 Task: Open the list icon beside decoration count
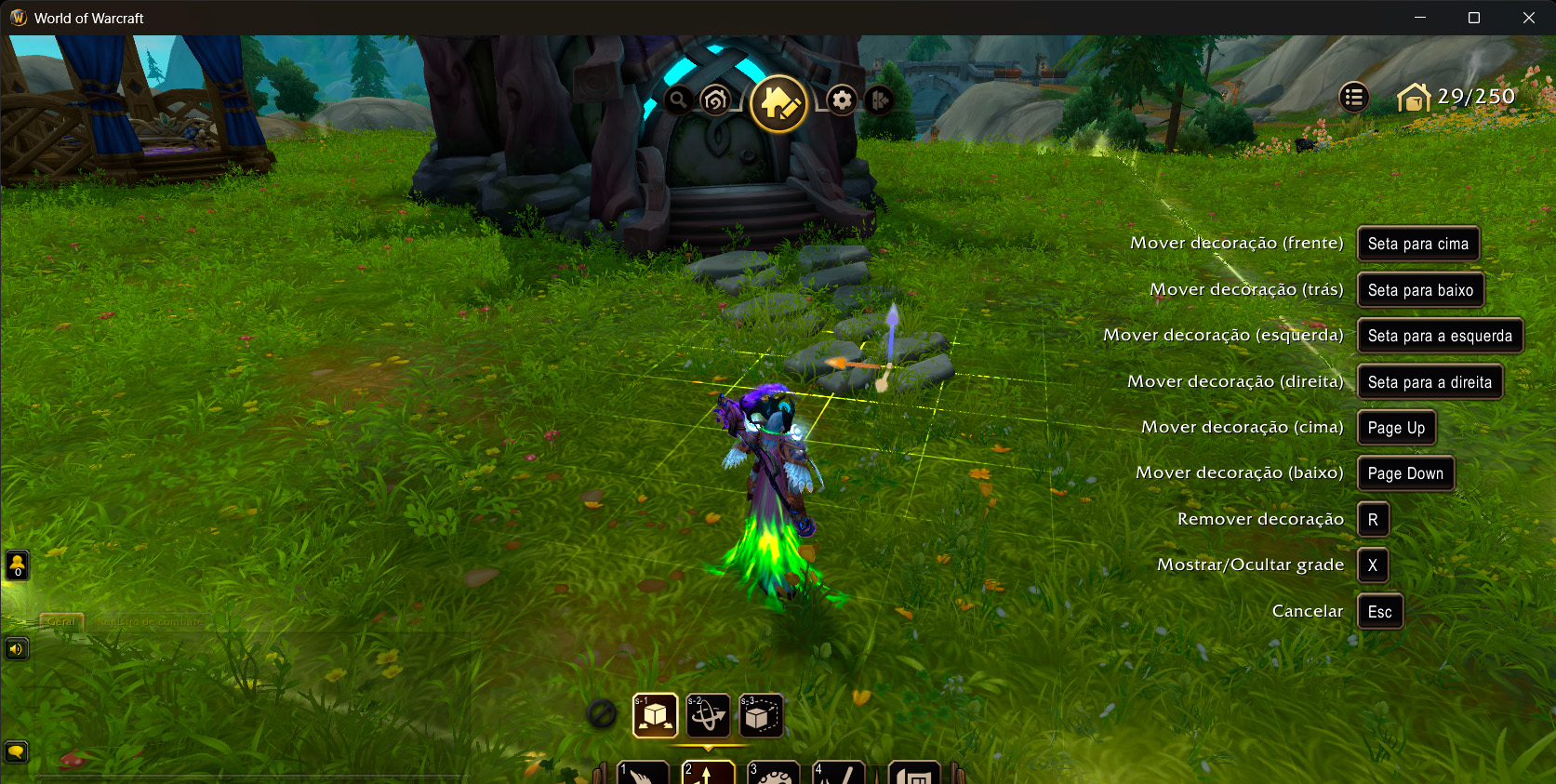(1353, 97)
